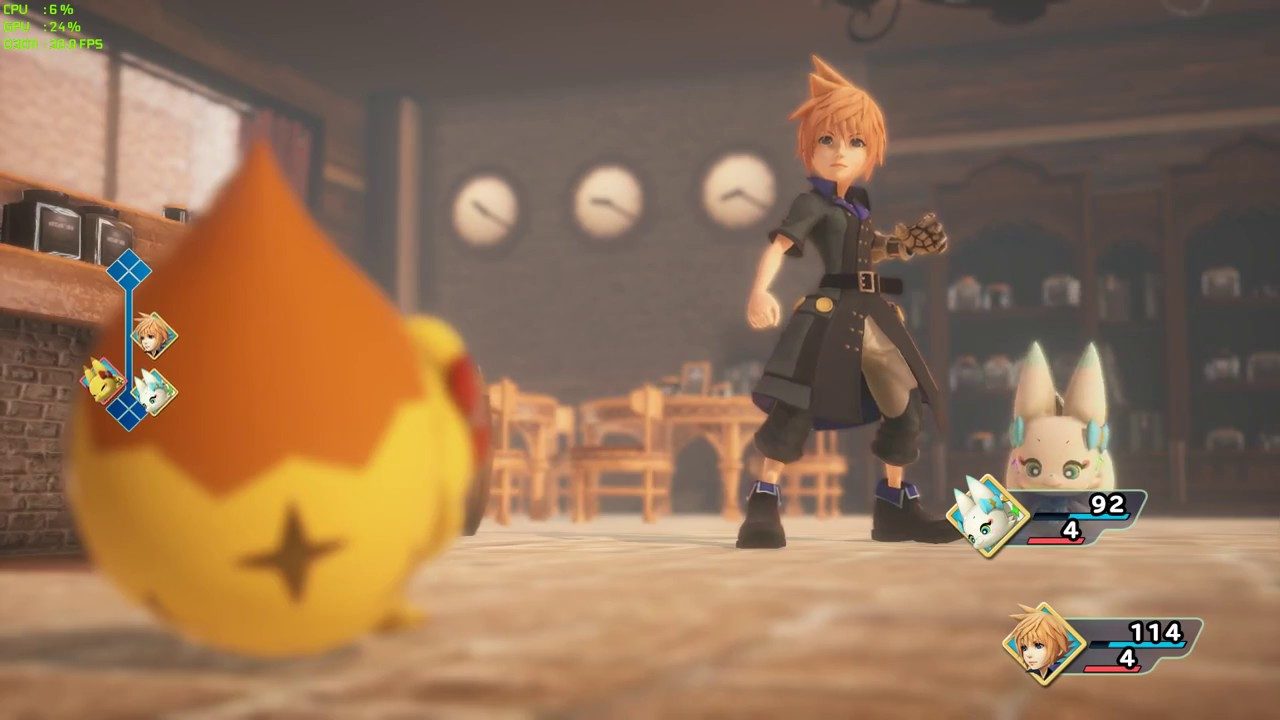Select the HP value 114 label

click(x=1156, y=631)
